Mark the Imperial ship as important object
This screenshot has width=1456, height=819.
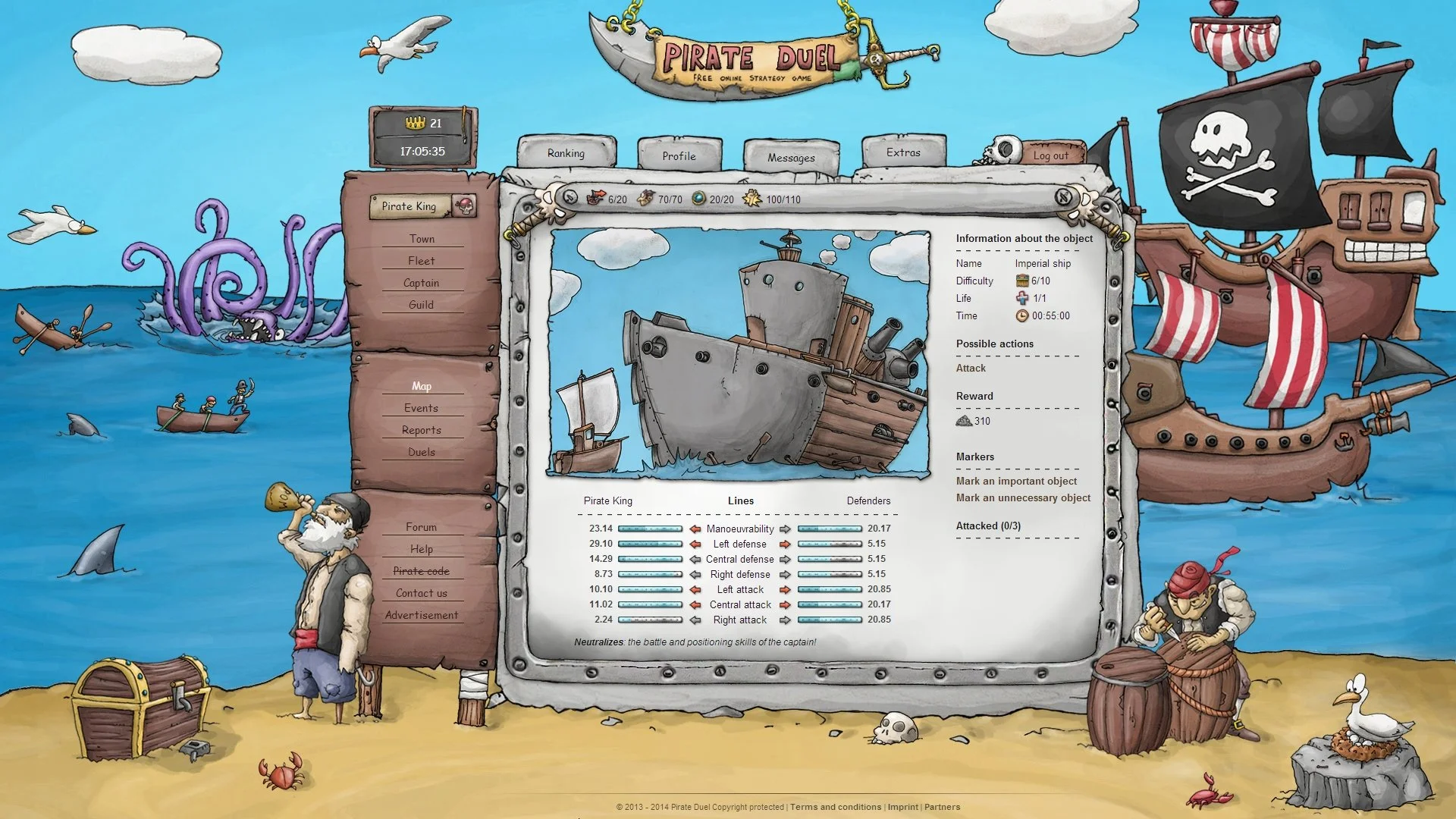1017,481
